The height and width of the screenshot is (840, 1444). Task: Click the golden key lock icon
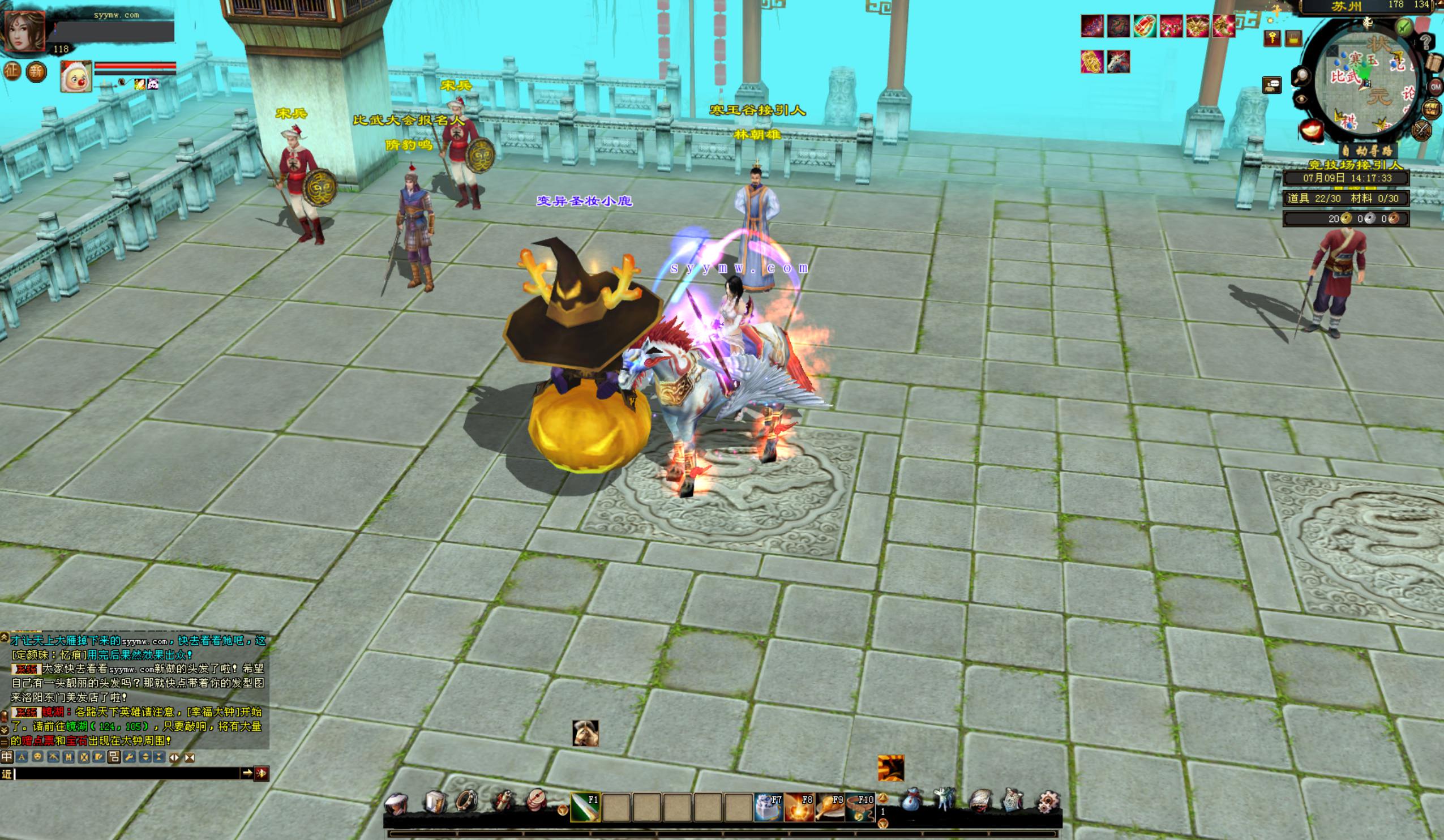[1271, 38]
